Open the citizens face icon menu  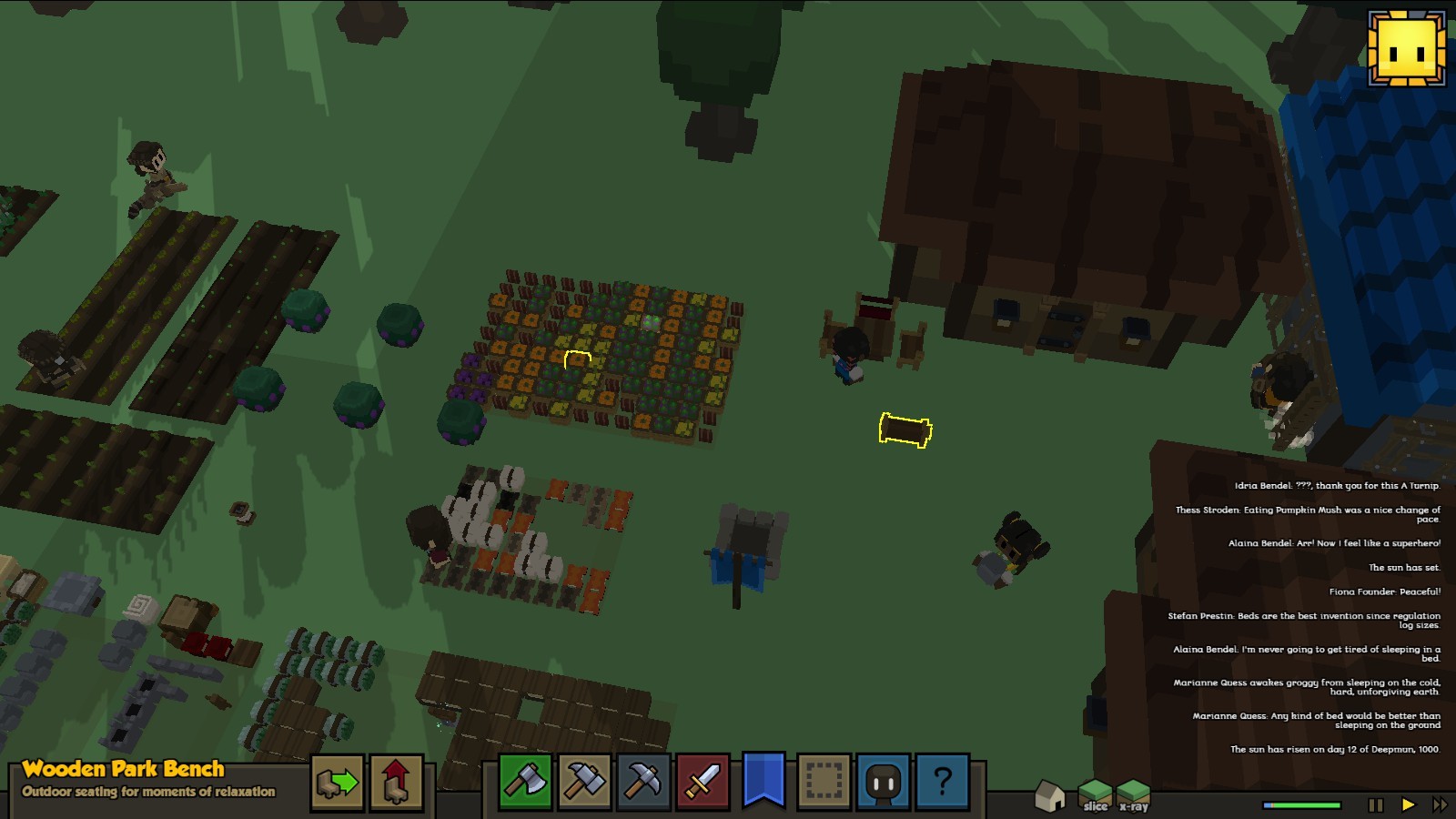click(x=883, y=781)
